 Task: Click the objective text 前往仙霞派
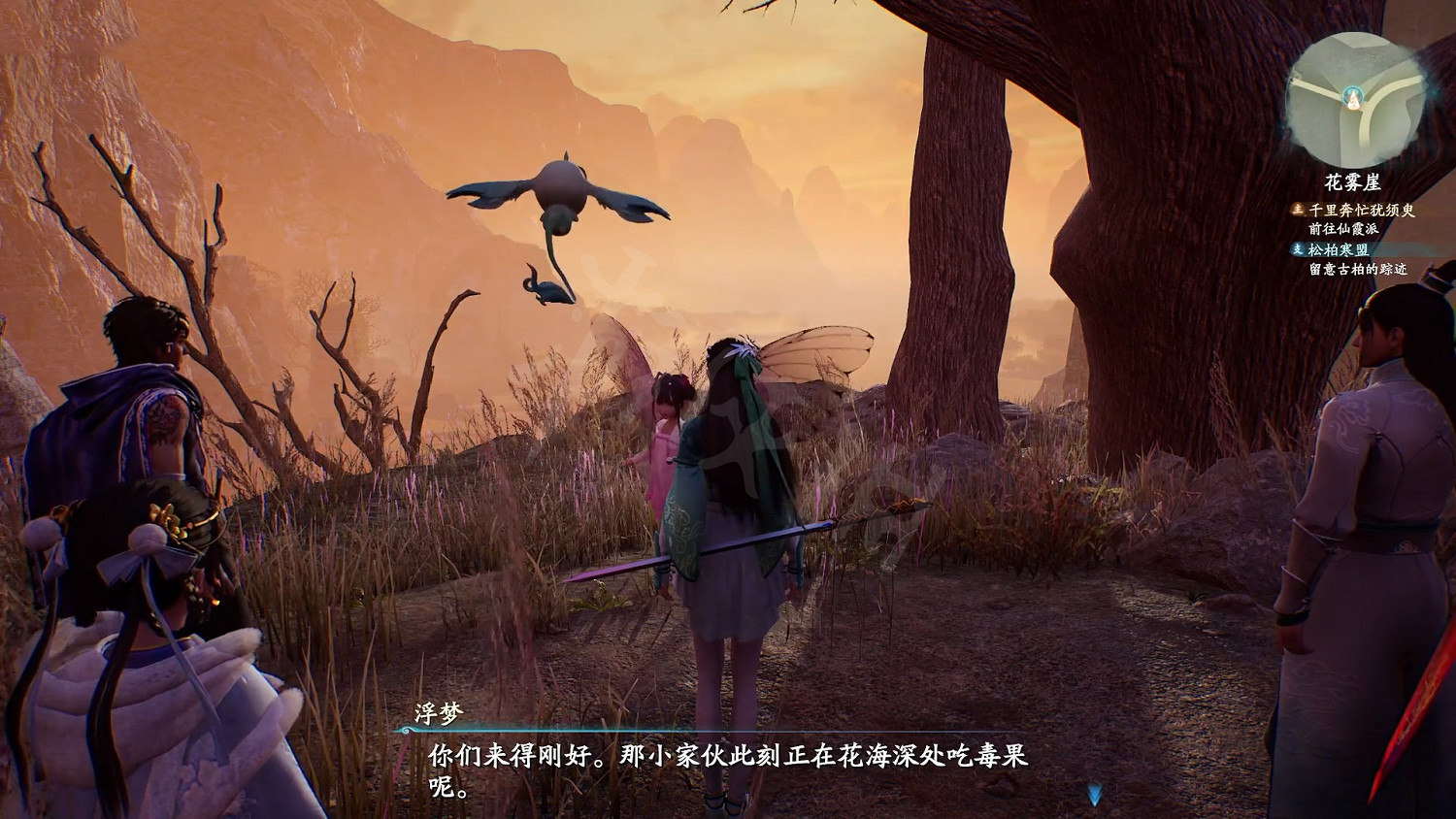tap(1344, 227)
